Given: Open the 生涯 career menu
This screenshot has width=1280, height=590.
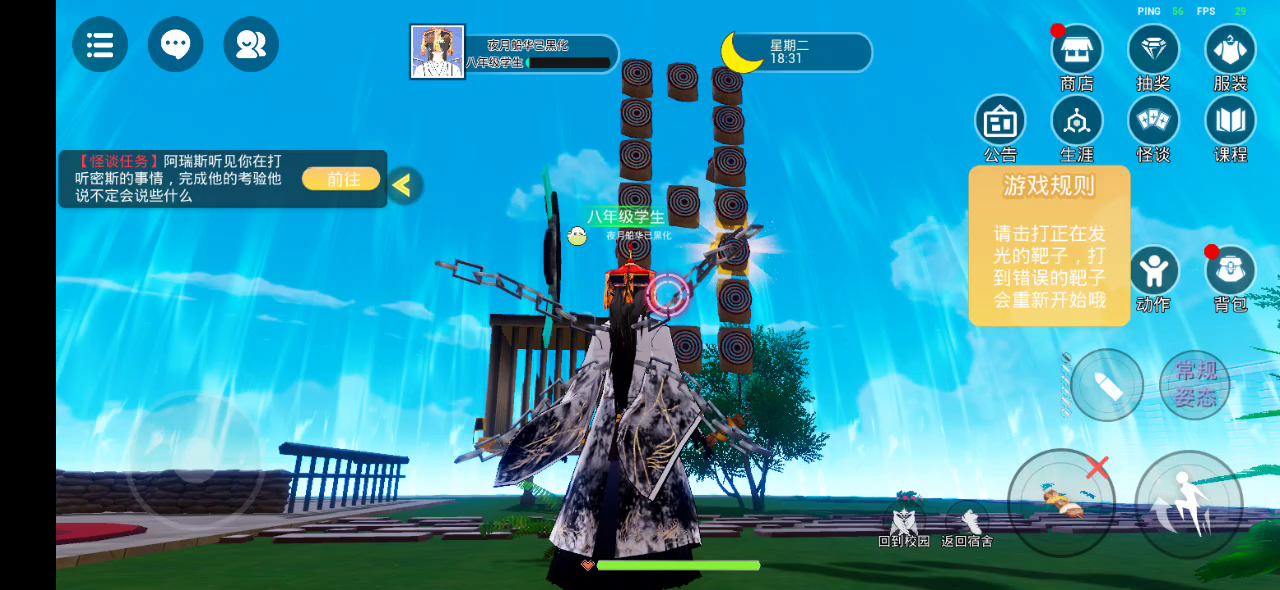Looking at the screenshot, I should pos(1077,122).
